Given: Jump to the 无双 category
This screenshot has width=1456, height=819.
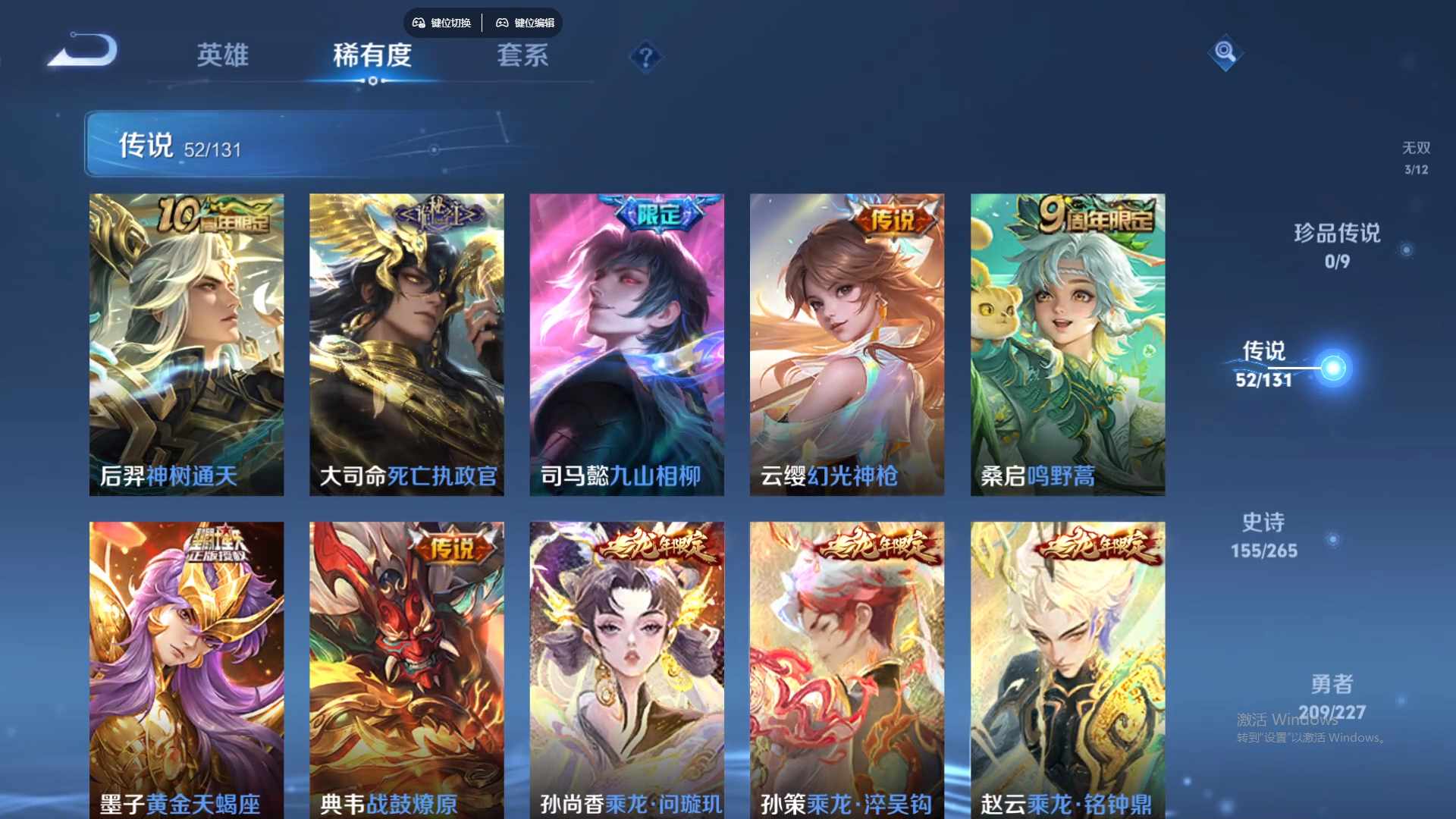Looking at the screenshot, I should coord(1415,157).
